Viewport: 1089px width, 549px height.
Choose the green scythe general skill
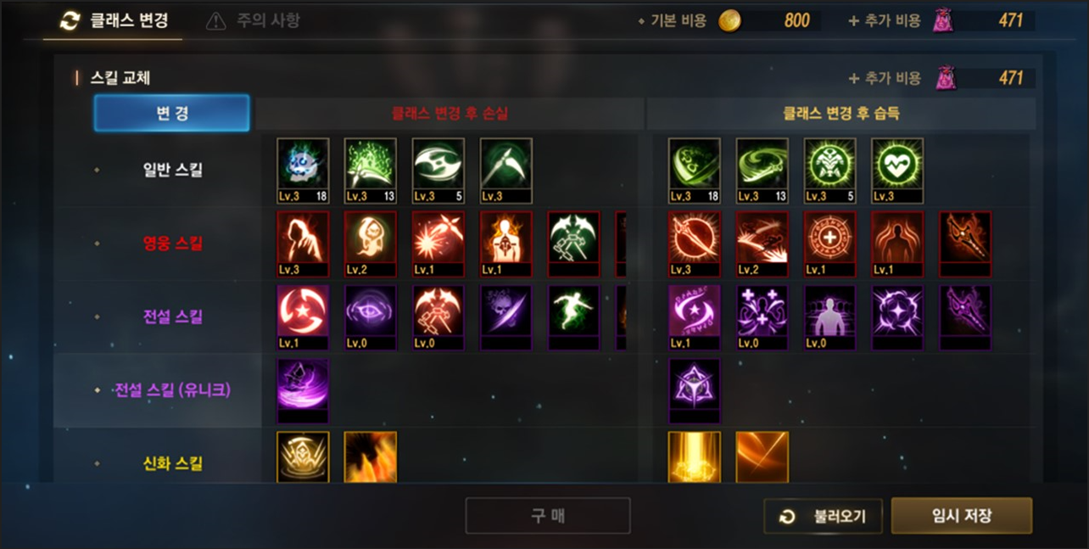coord(506,164)
